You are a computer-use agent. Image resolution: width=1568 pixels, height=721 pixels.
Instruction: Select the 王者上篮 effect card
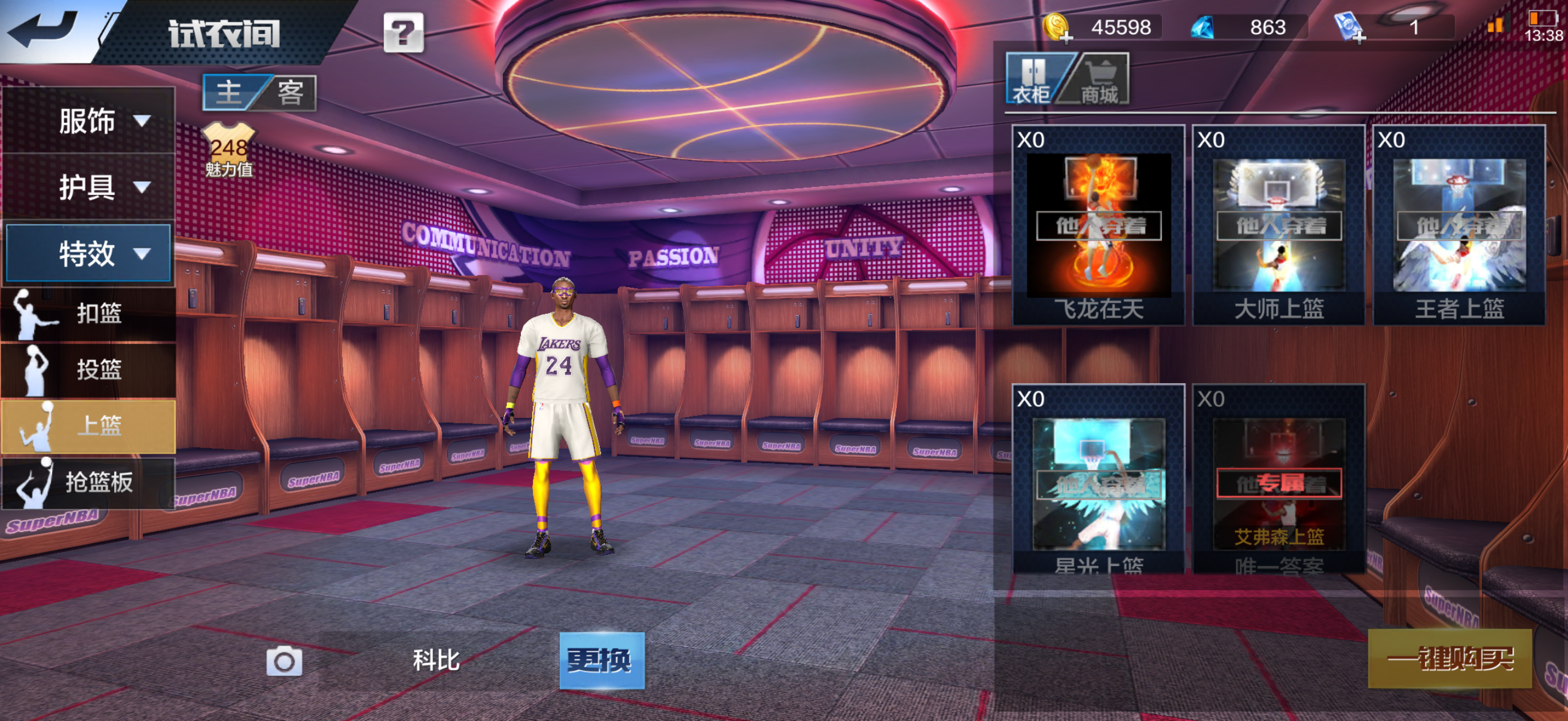point(1459,225)
